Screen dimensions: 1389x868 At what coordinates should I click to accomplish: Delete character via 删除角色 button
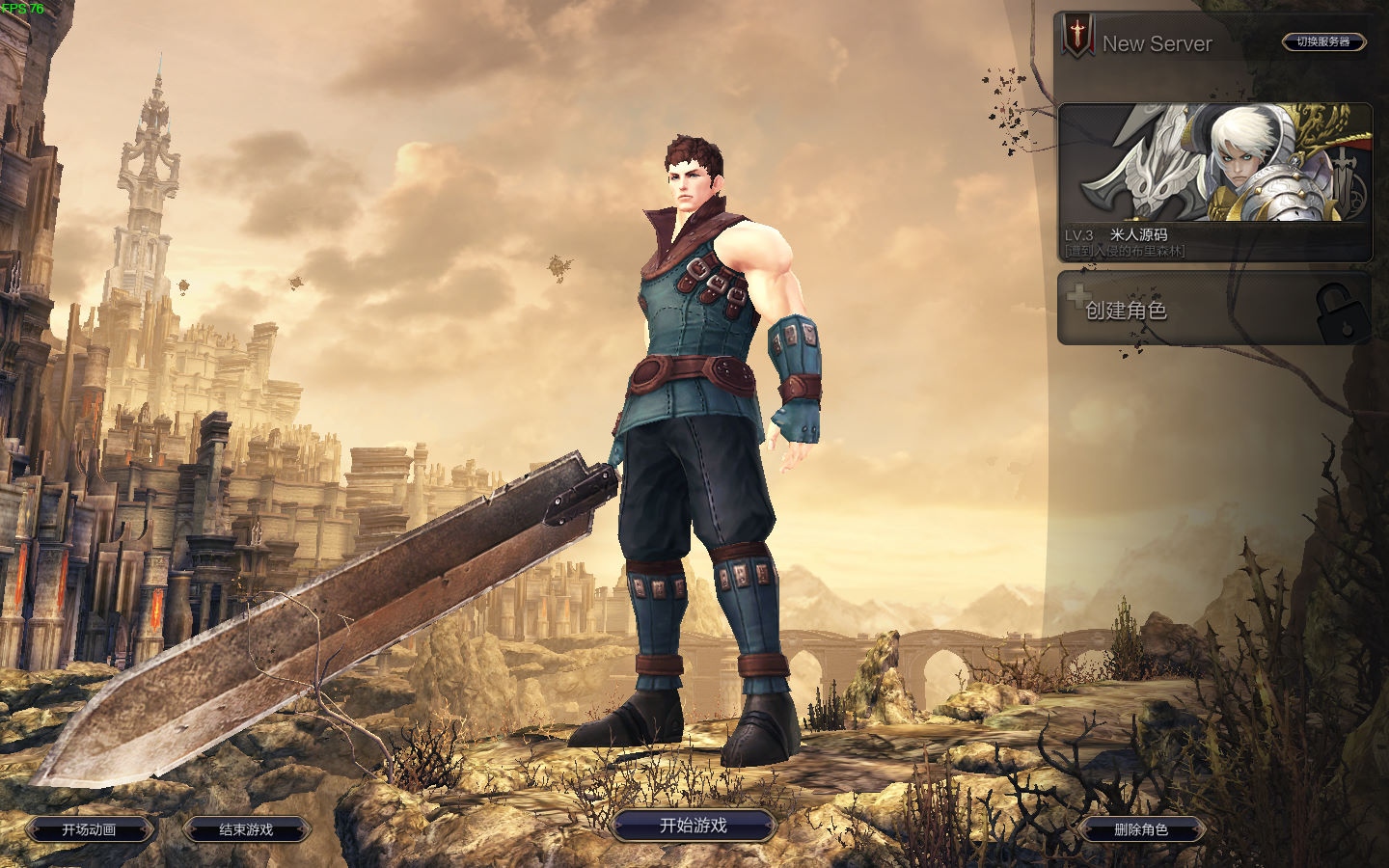pos(1141,829)
